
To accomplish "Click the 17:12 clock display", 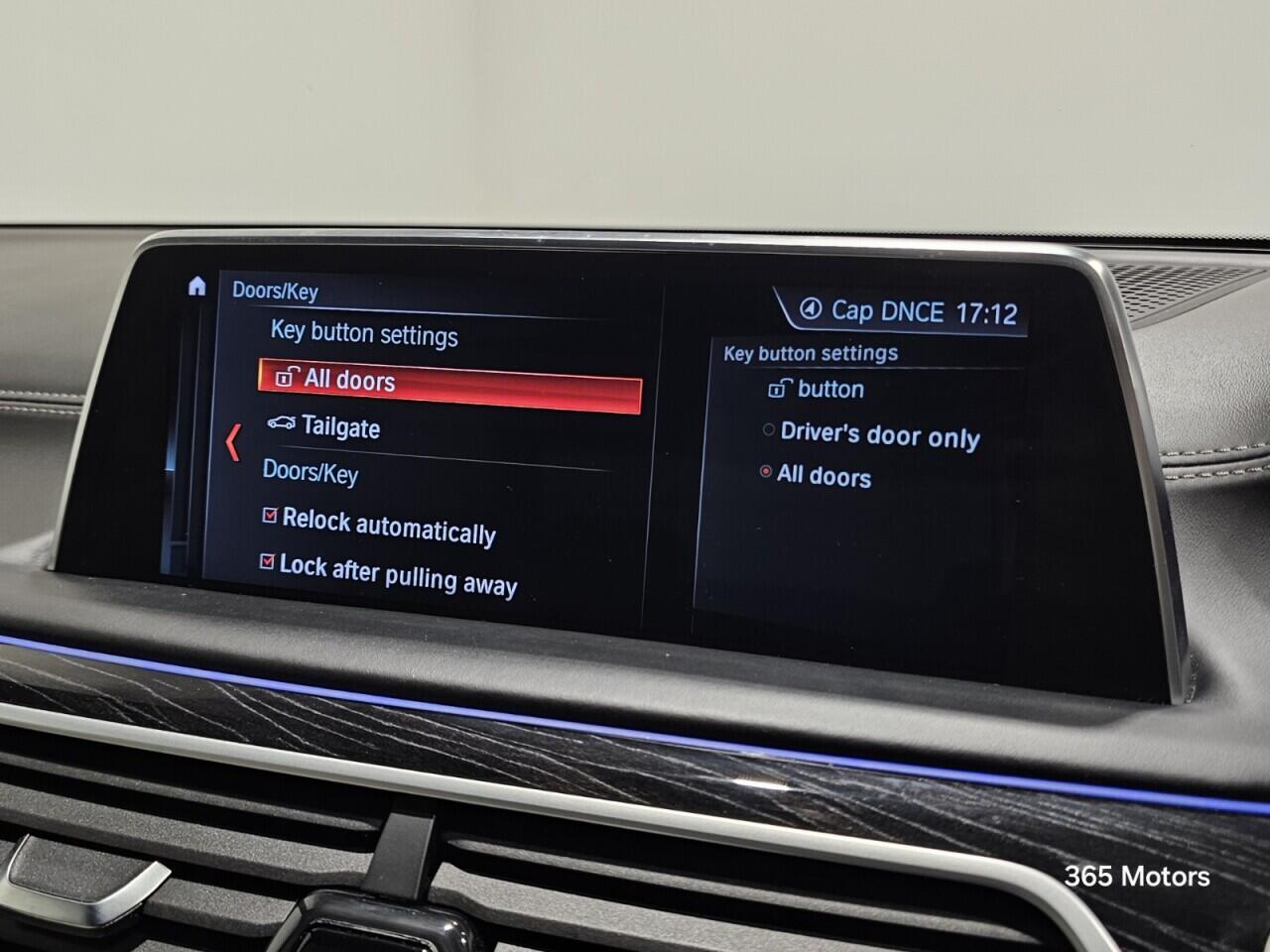I will coord(987,312).
